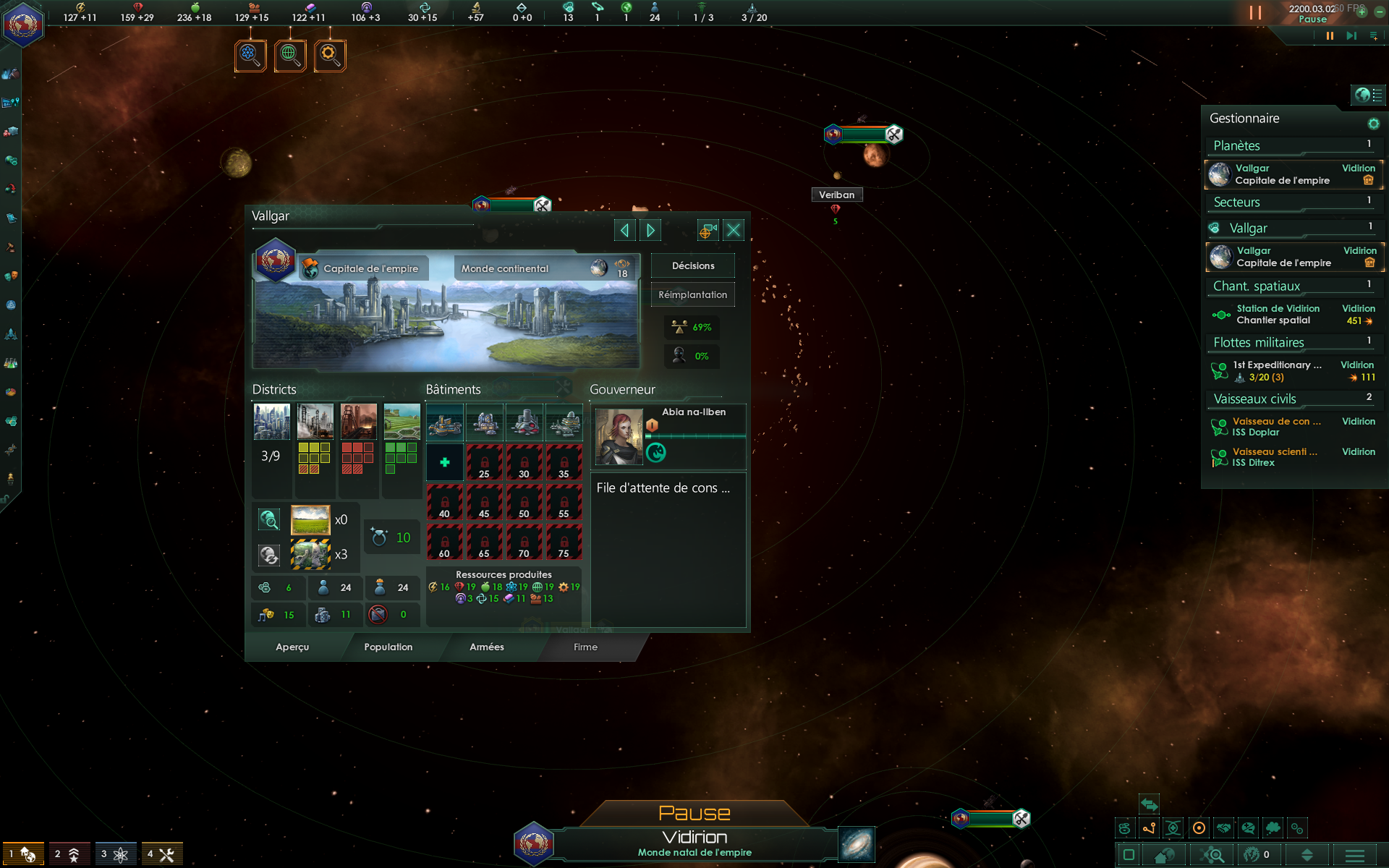
Task: Select the Aperçu tab
Action: pos(292,647)
